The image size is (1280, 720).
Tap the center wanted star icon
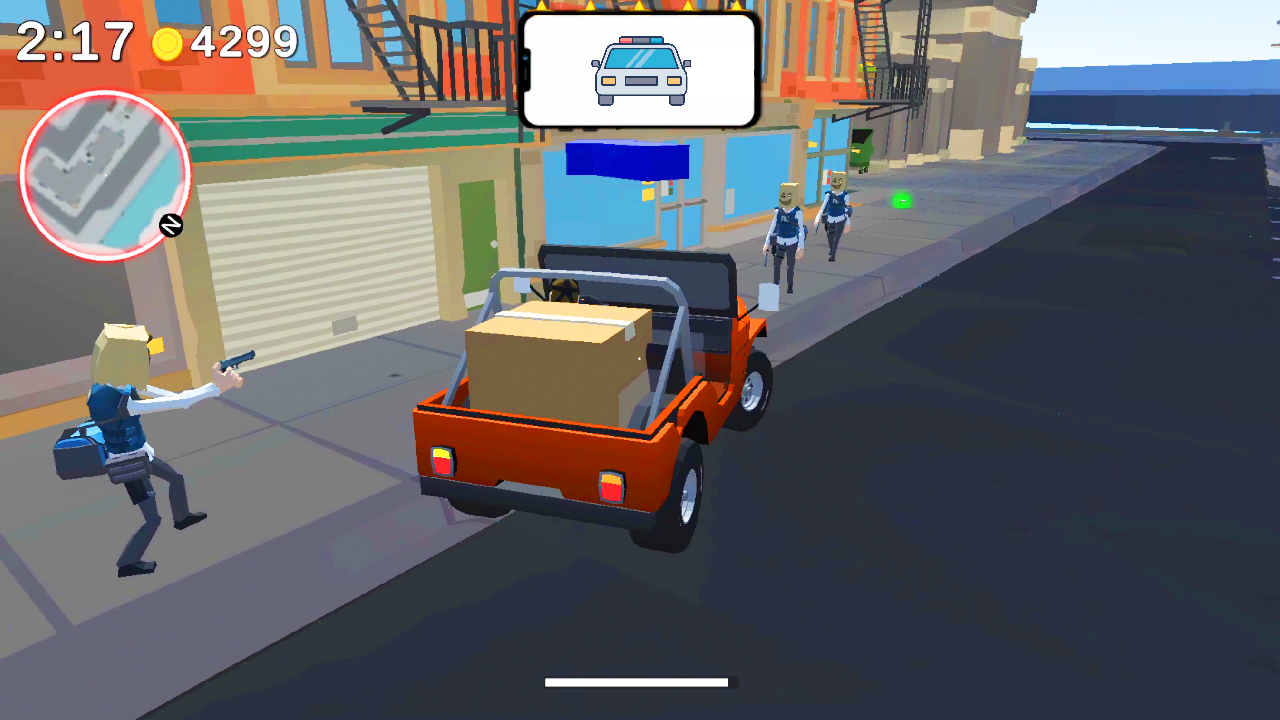[638, 10]
